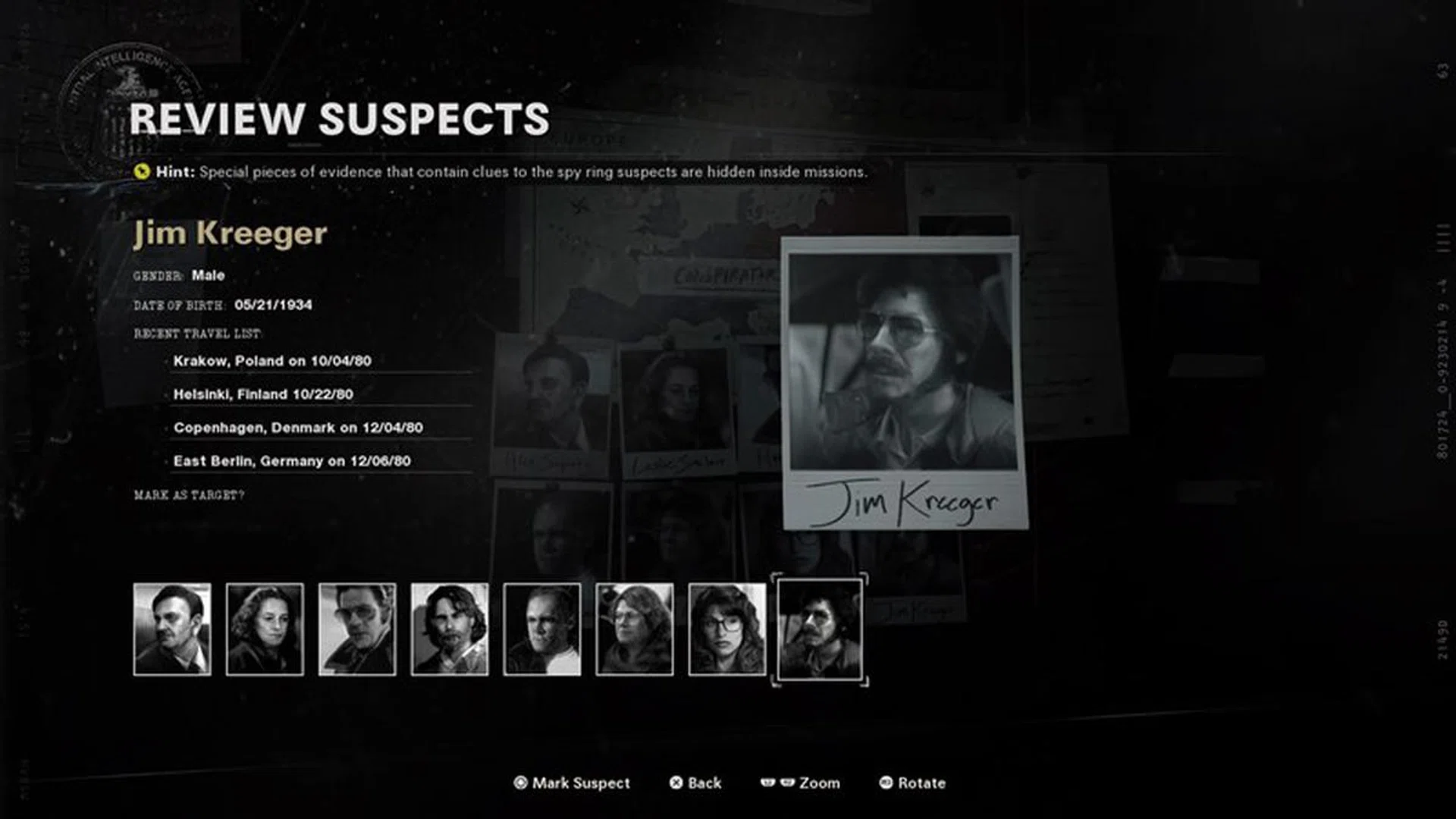1456x819 pixels.
Task: Click the highlighted Jim Kreeger suspect thumbnail
Action: (820, 629)
